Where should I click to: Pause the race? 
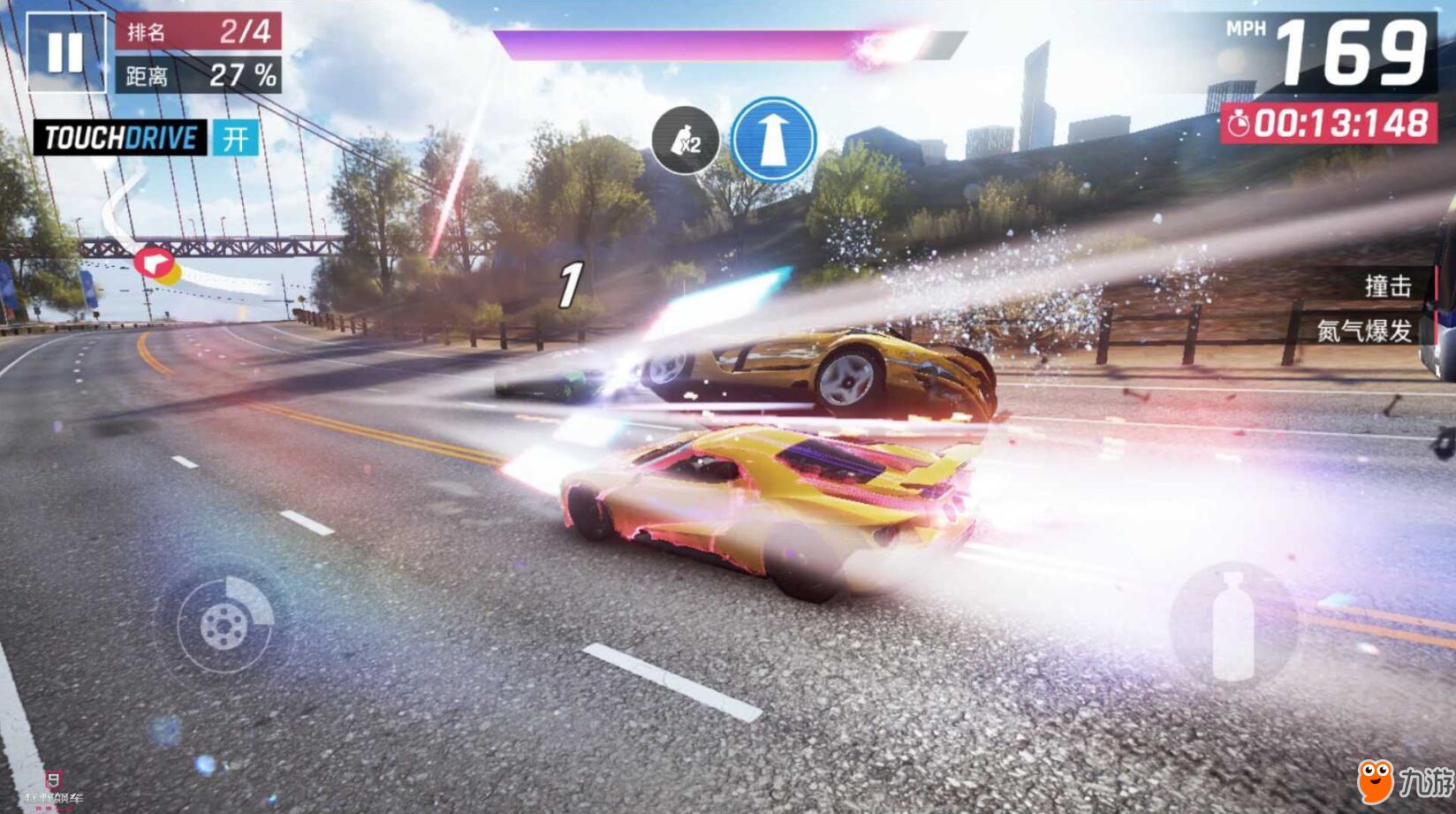(66, 53)
